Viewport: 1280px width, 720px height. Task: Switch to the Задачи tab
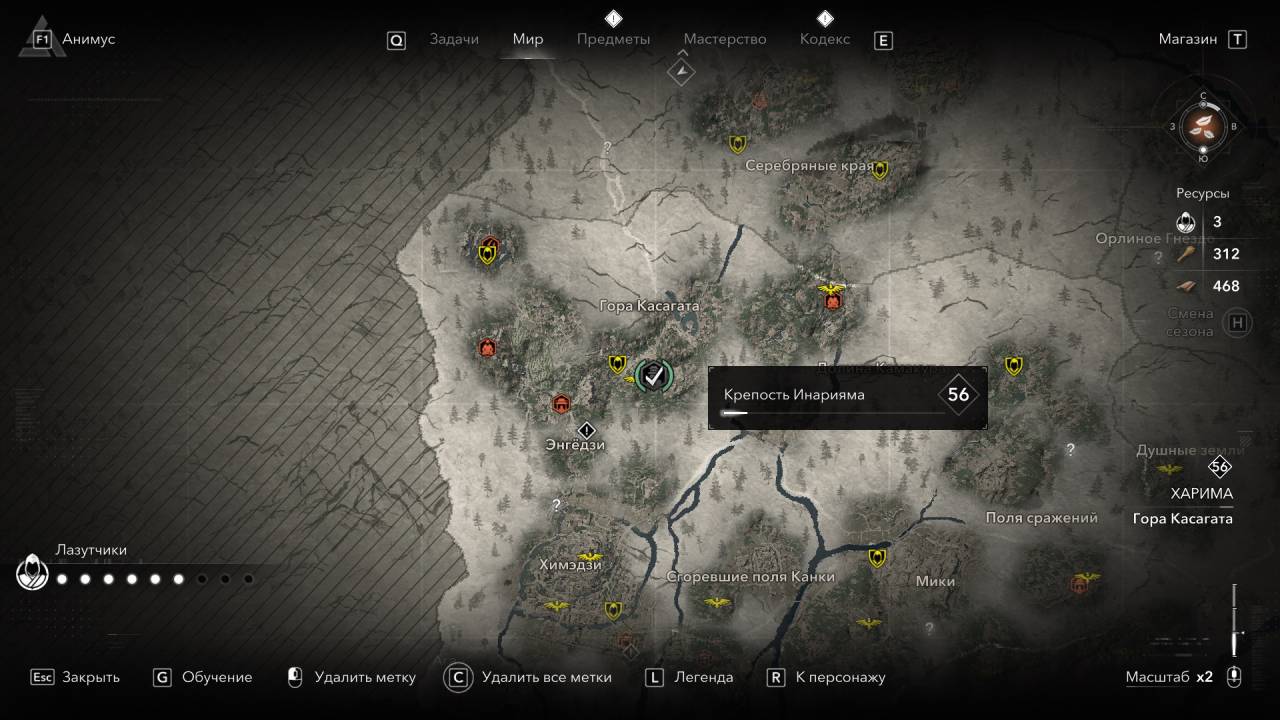coord(454,39)
